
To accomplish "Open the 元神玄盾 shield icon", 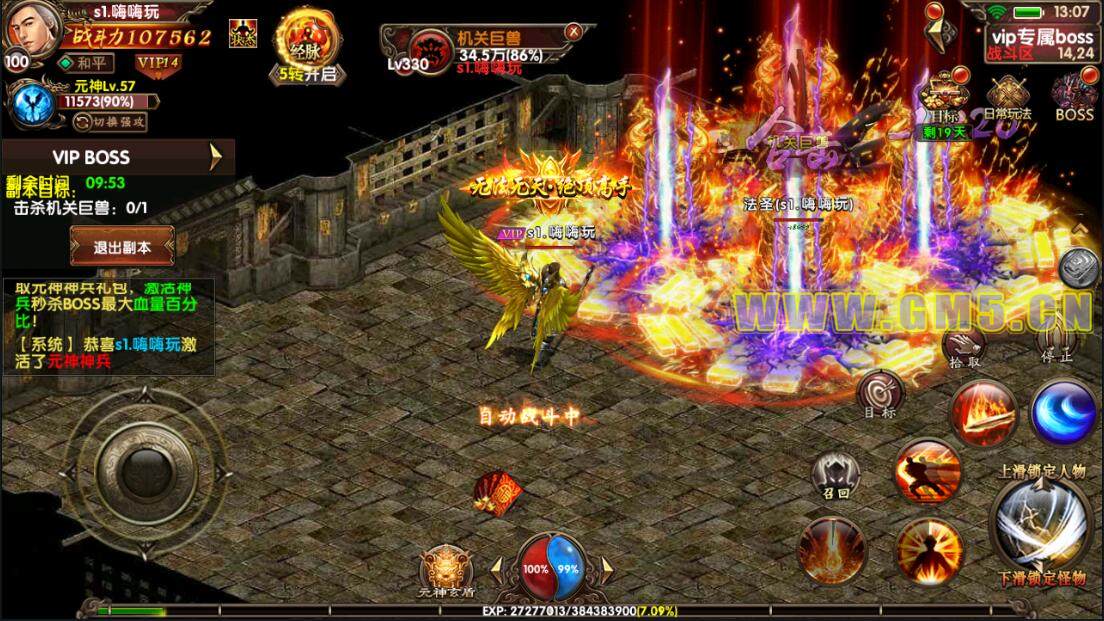I will [444, 572].
